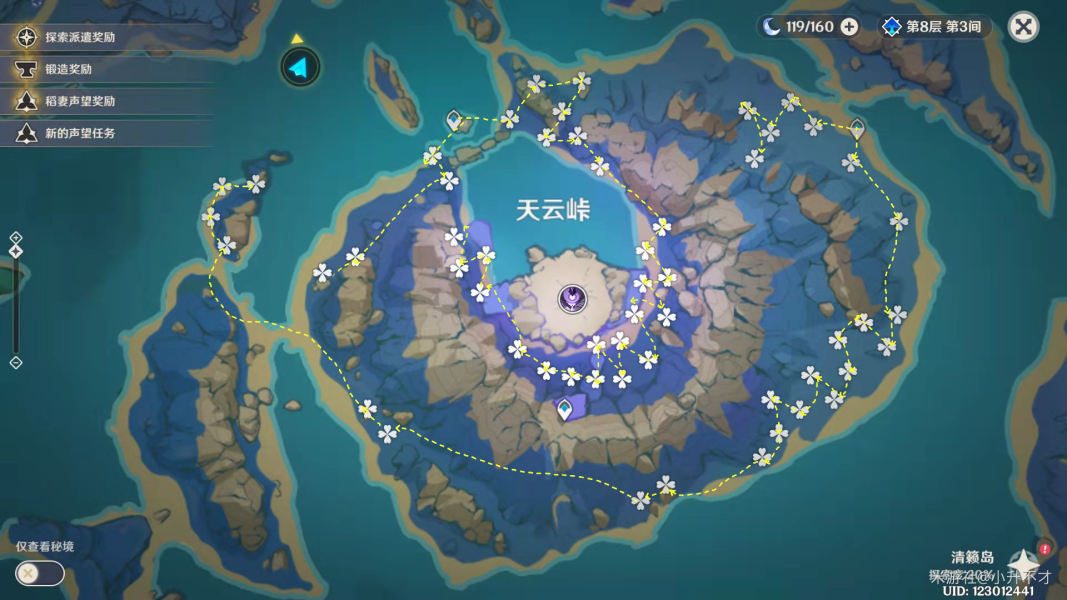Open the 探索派遣奖励 expedition rewards entry

pyautogui.click(x=80, y=38)
